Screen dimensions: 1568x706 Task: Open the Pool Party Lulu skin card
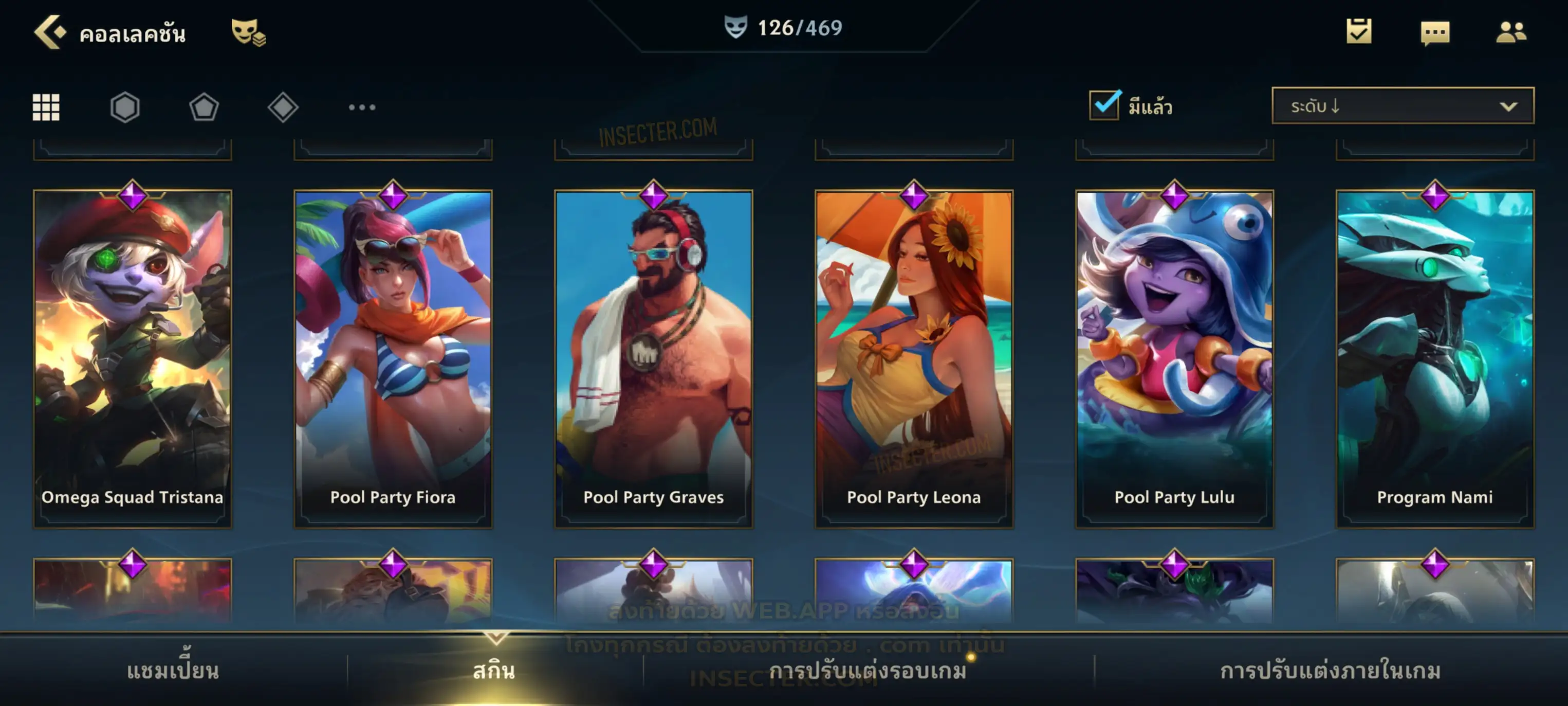point(1175,358)
